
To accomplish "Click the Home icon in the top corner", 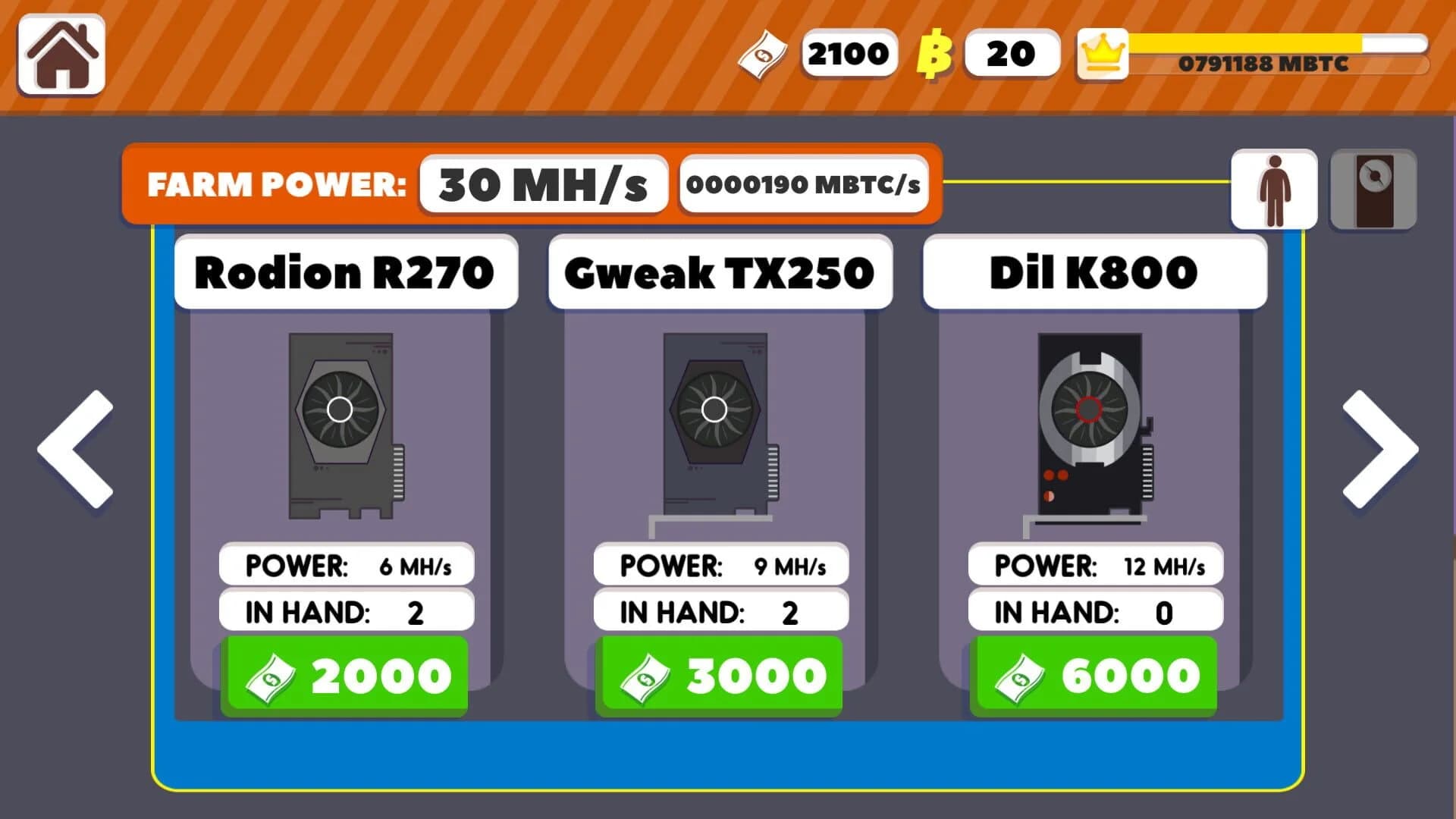I will [64, 55].
